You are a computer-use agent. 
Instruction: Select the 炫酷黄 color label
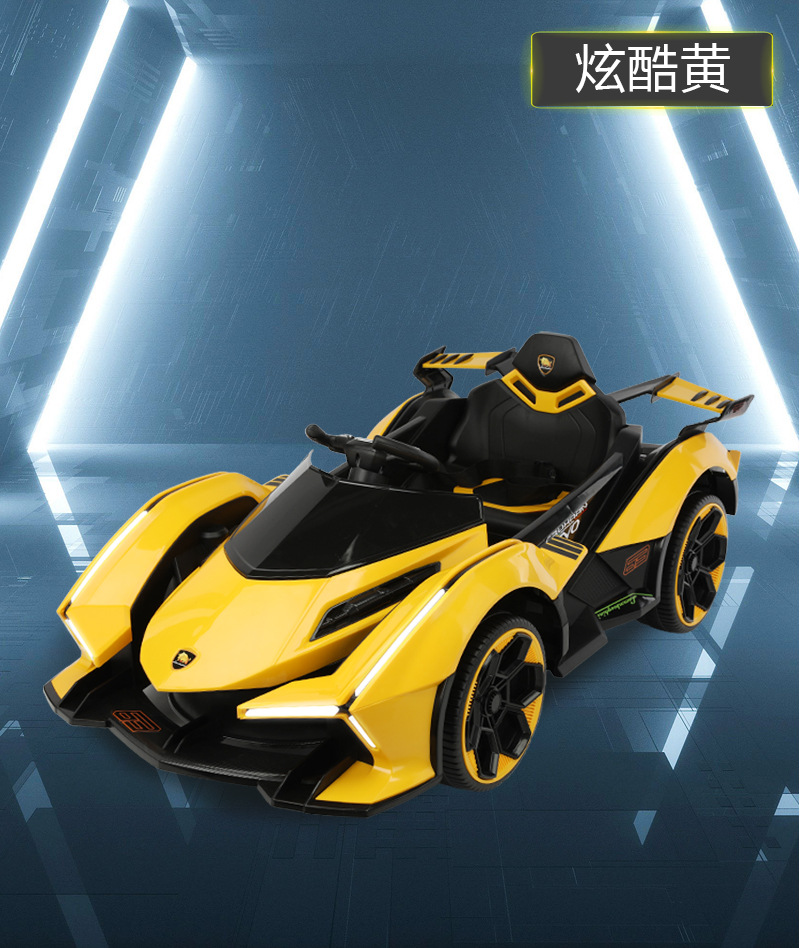click(x=652, y=69)
